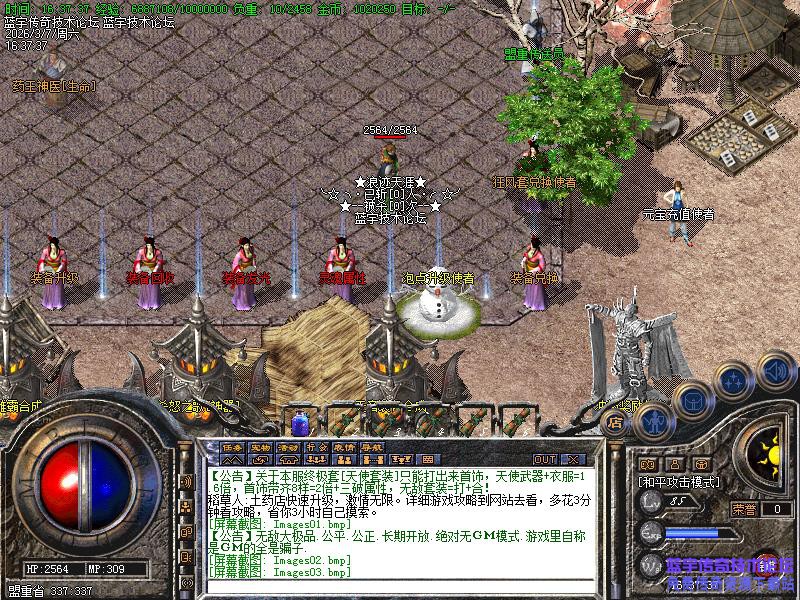Select the 活动 events tab
The height and width of the screenshot is (600, 800).
(x=288, y=446)
